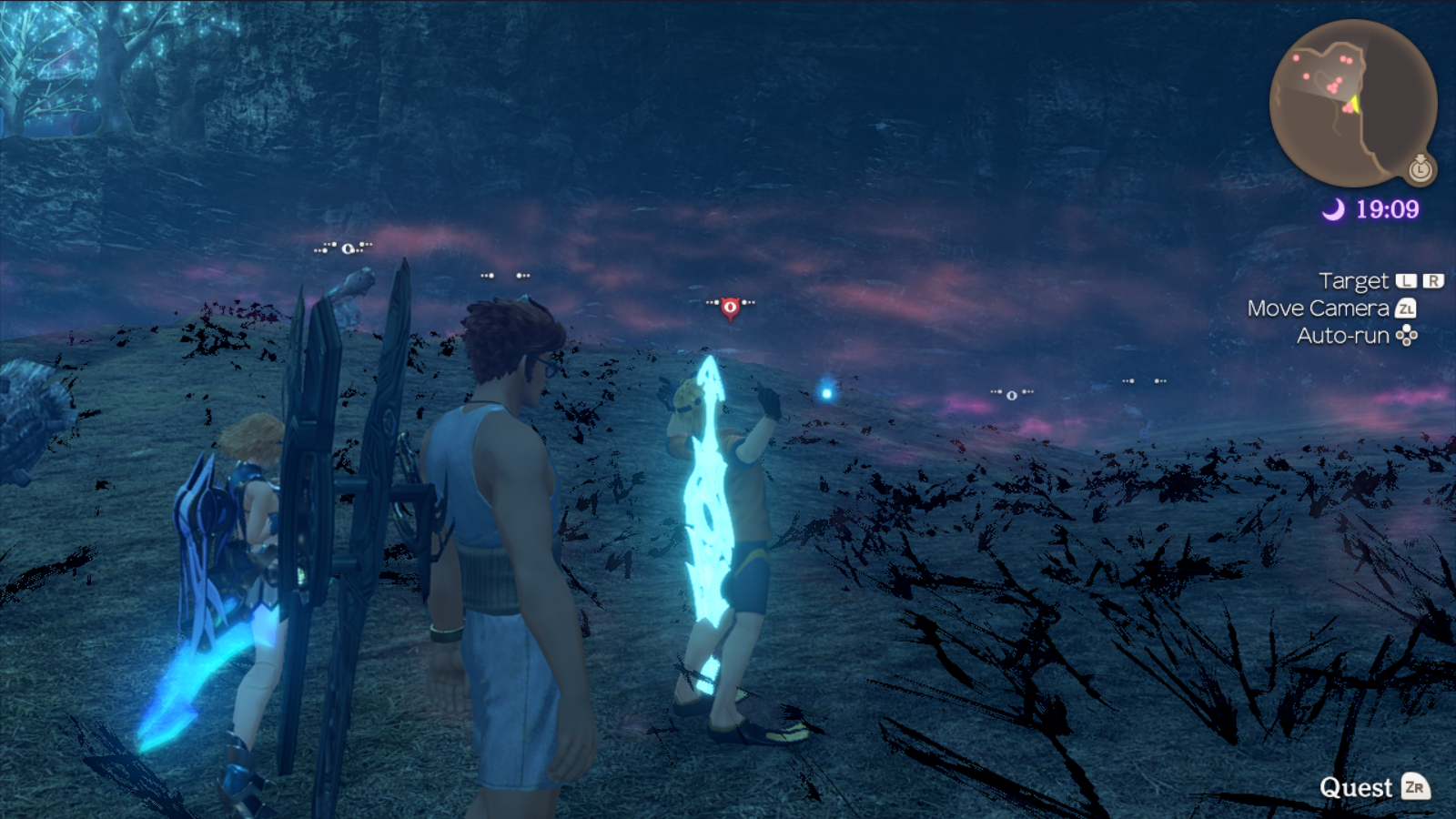Select the Target option label
1456x819 pixels.
[x=1353, y=281]
